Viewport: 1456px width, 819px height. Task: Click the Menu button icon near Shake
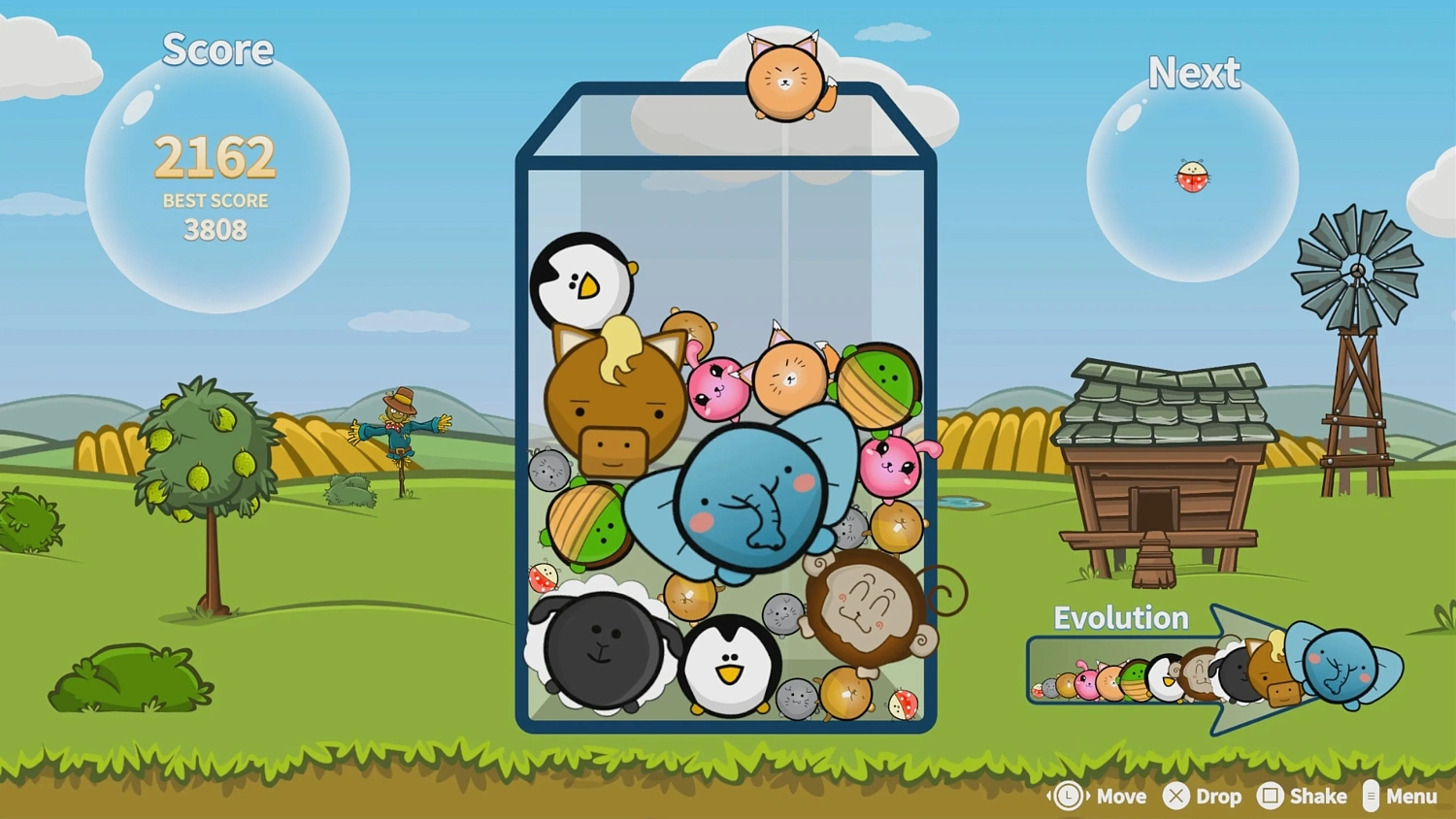click(x=1372, y=796)
